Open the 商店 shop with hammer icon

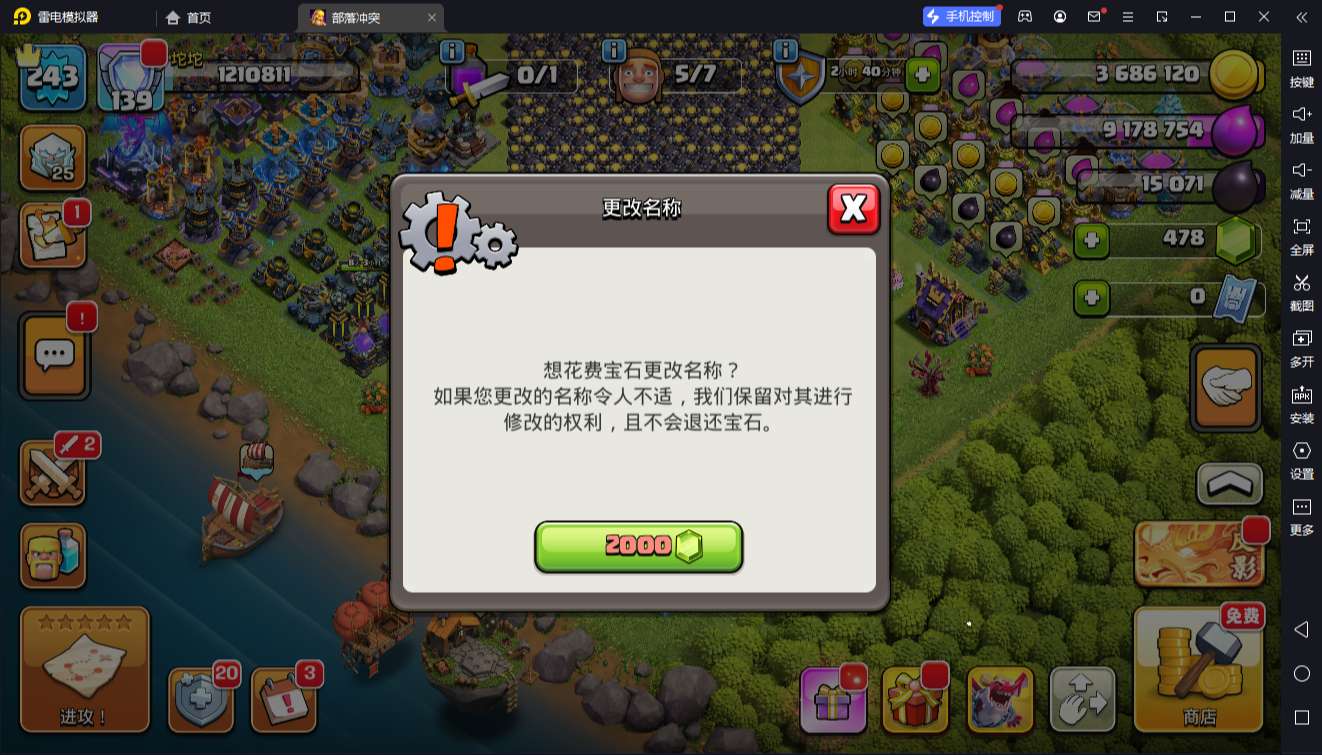pos(1197,690)
